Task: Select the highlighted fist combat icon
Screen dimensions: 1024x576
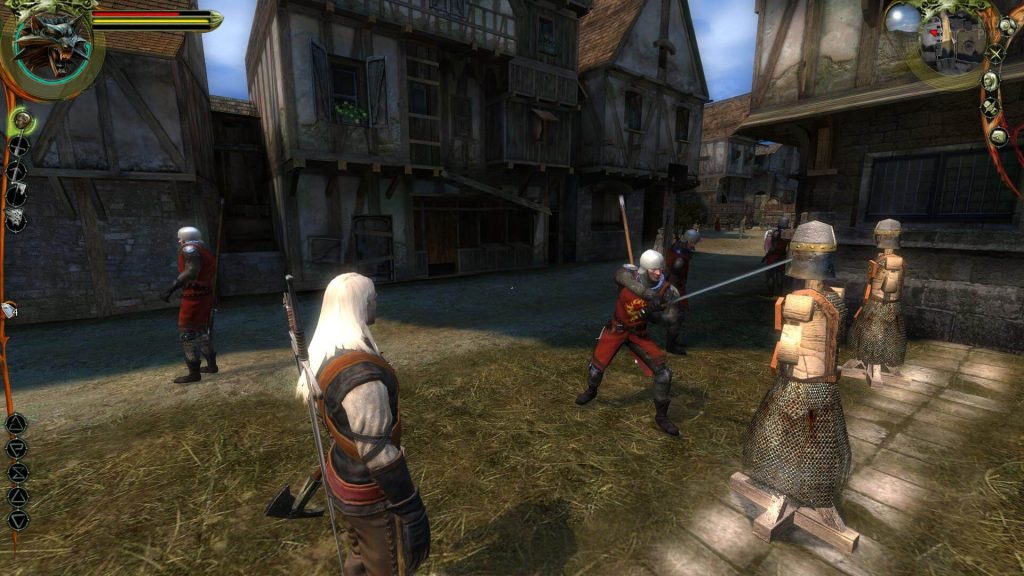Action: [21, 121]
